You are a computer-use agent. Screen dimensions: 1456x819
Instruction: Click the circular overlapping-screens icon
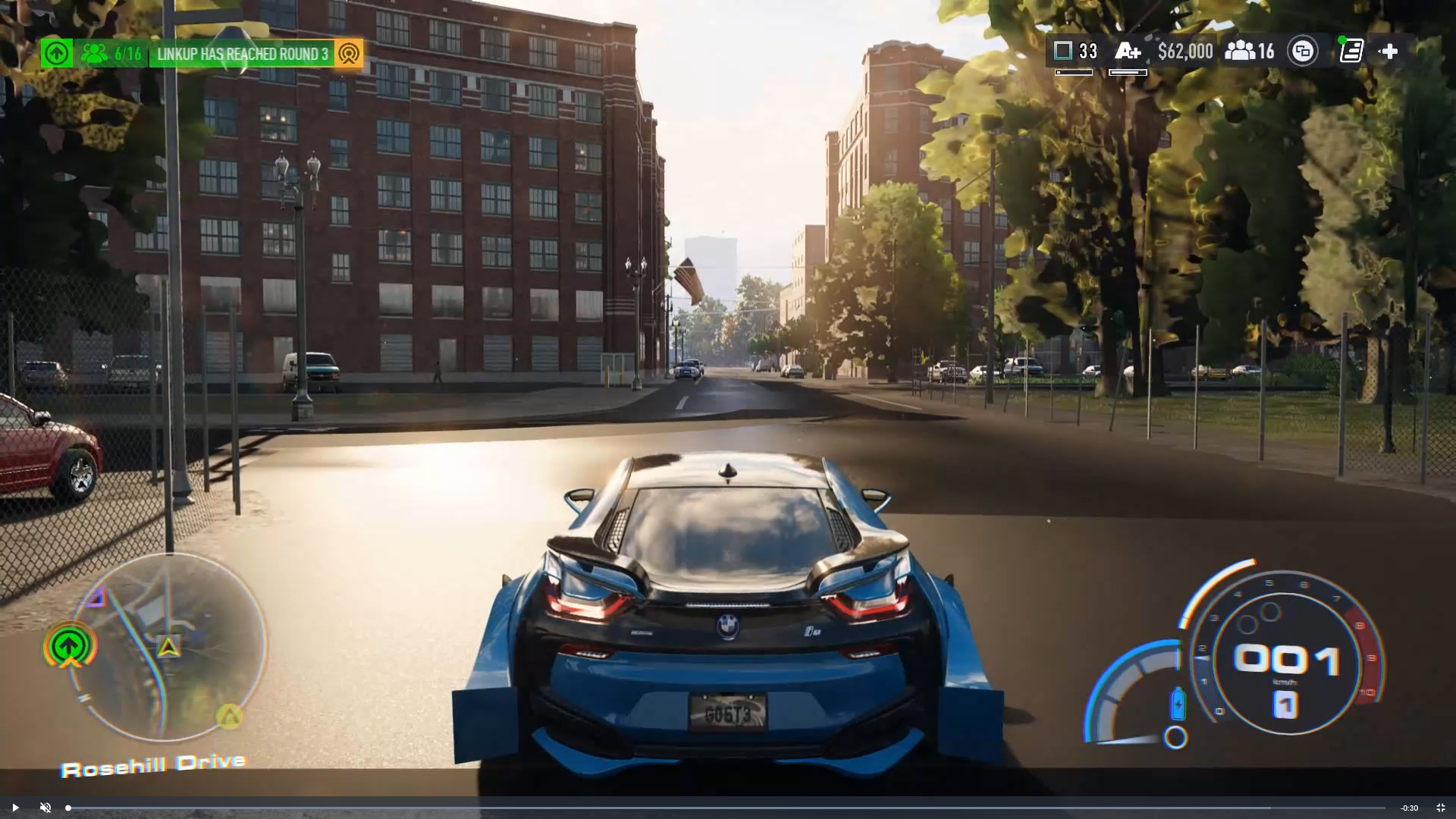click(x=1303, y=52)
